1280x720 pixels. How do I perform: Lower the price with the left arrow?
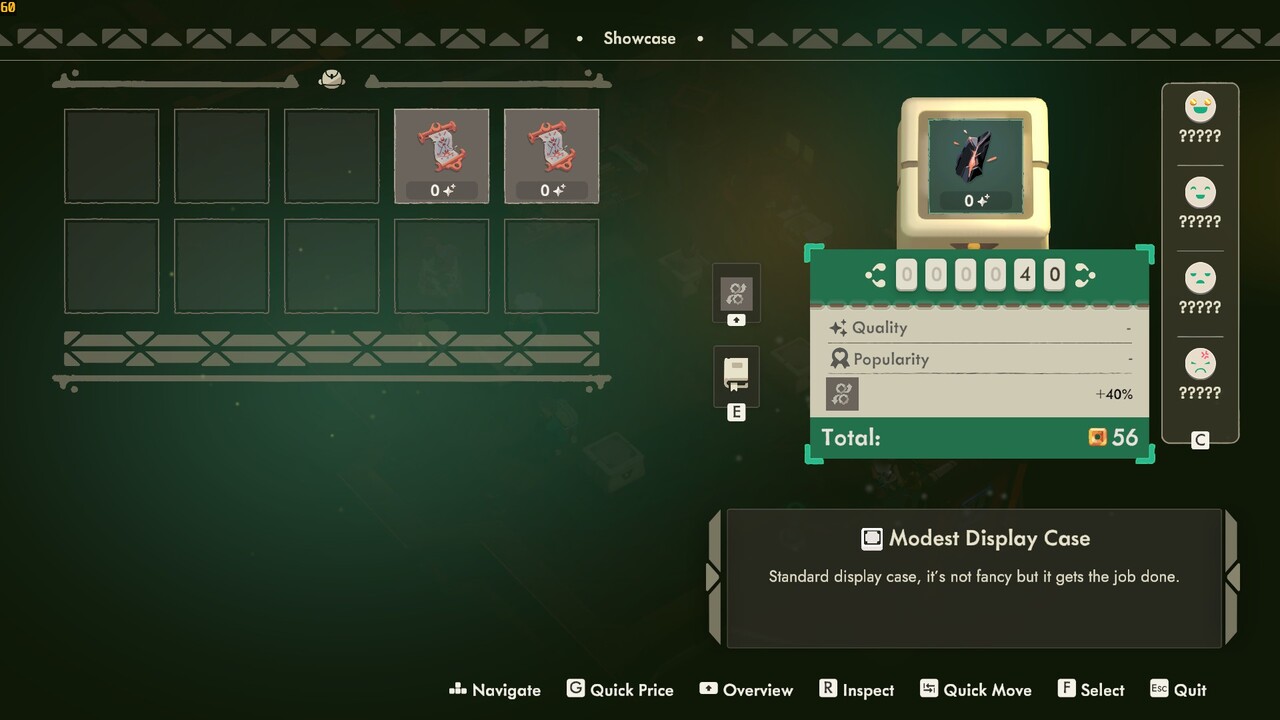click(x=877, y=276)
